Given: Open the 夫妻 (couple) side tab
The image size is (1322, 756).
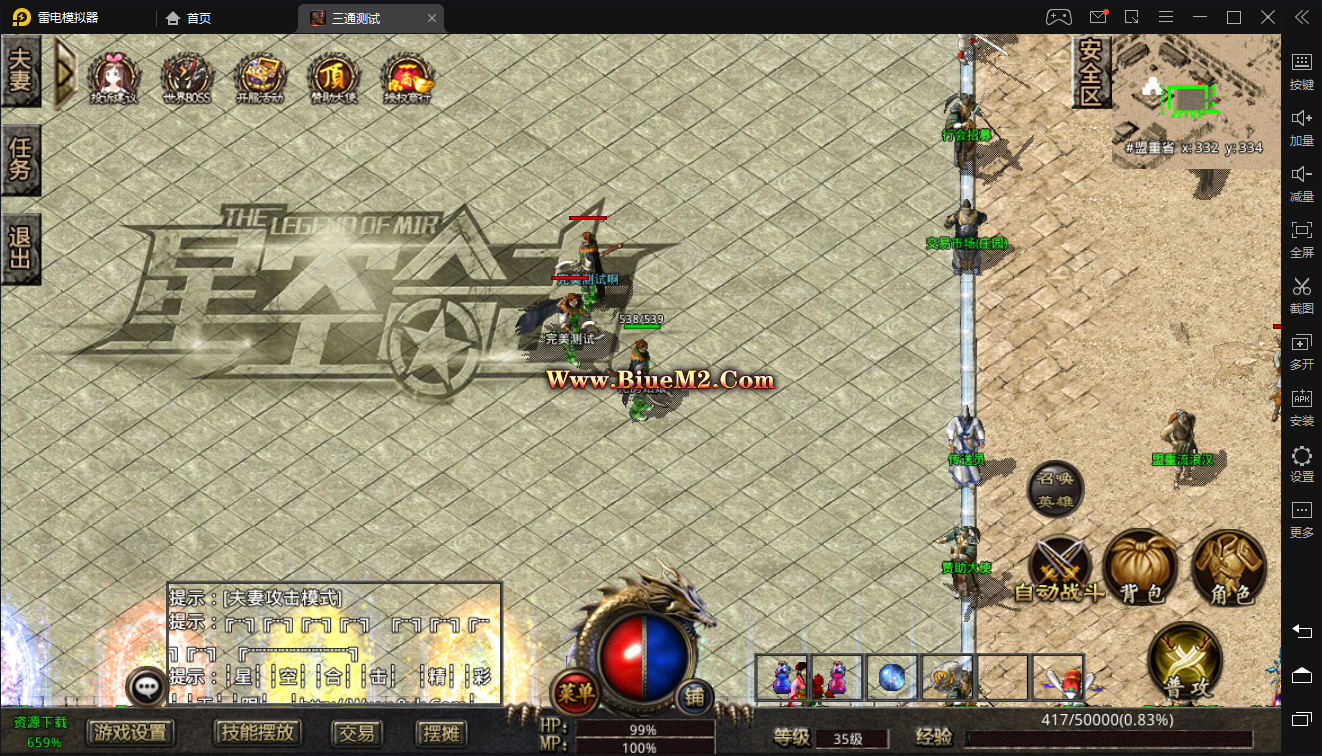Looking at the screenshot, I should pyautogui.click(x=20, y=72).
